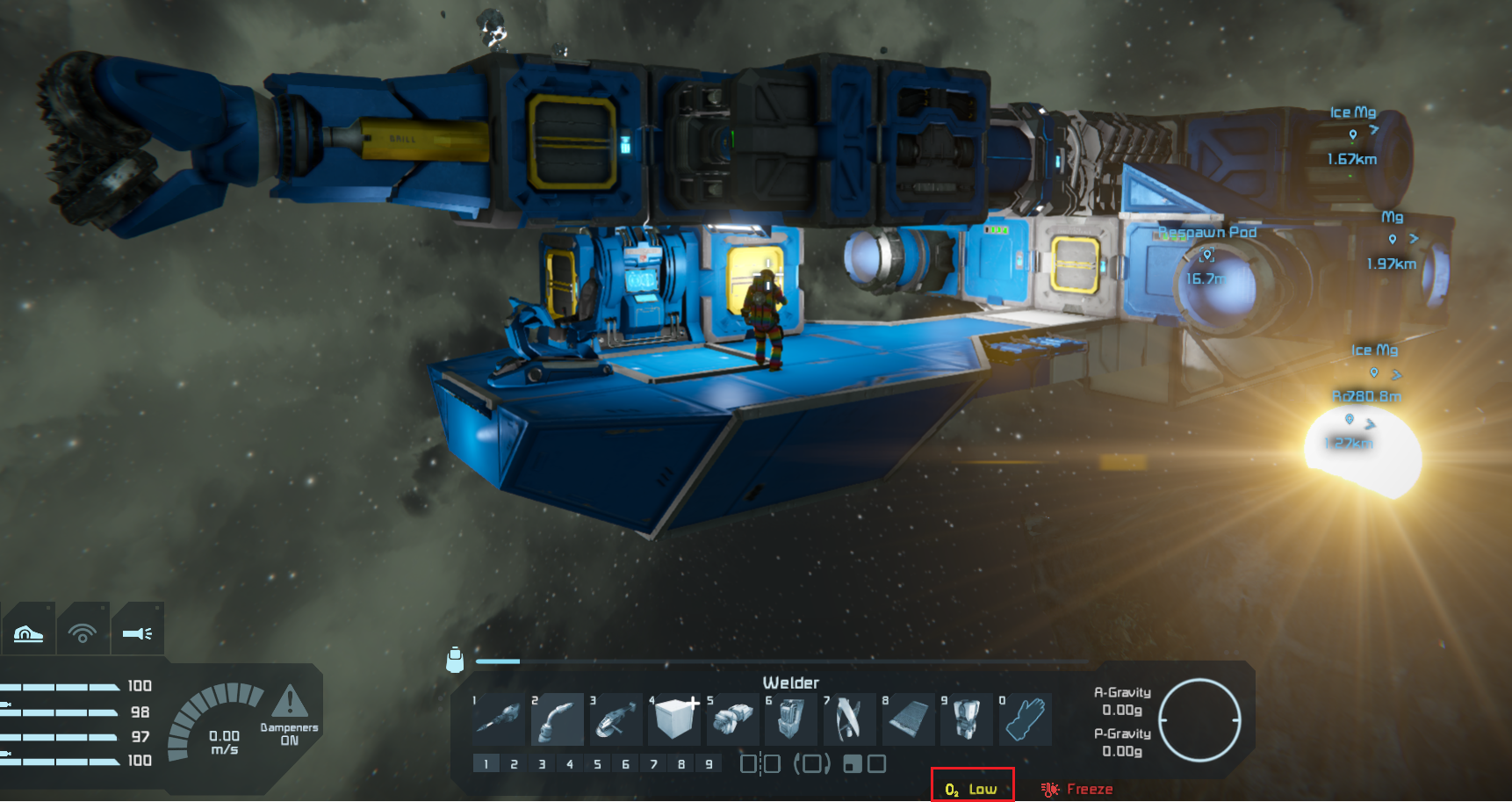The image size is (1512, 802).
Task: Click the red Freeze warning
Action: click(1078, 789)
